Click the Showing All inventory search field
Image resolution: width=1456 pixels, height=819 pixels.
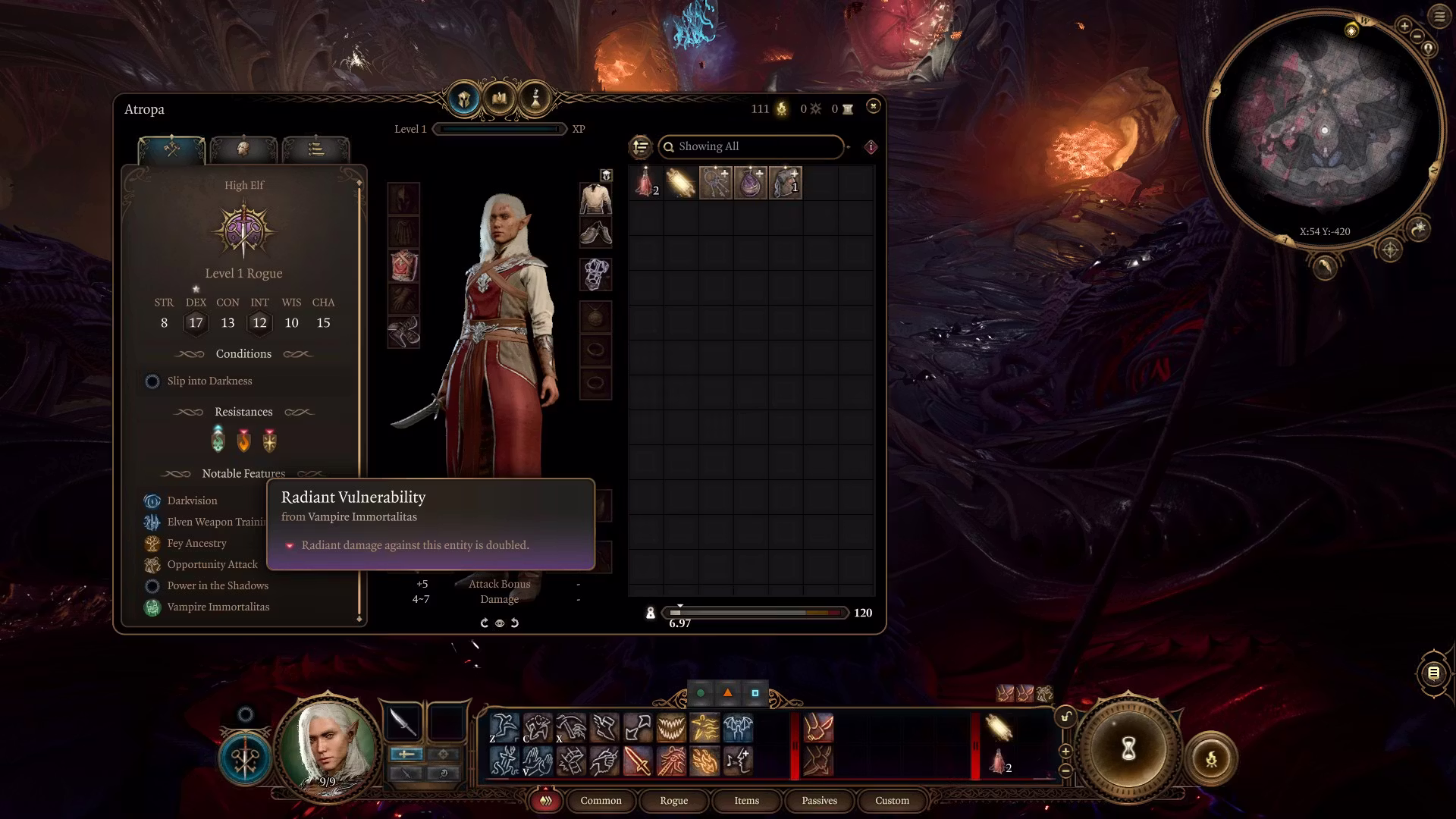751,146
